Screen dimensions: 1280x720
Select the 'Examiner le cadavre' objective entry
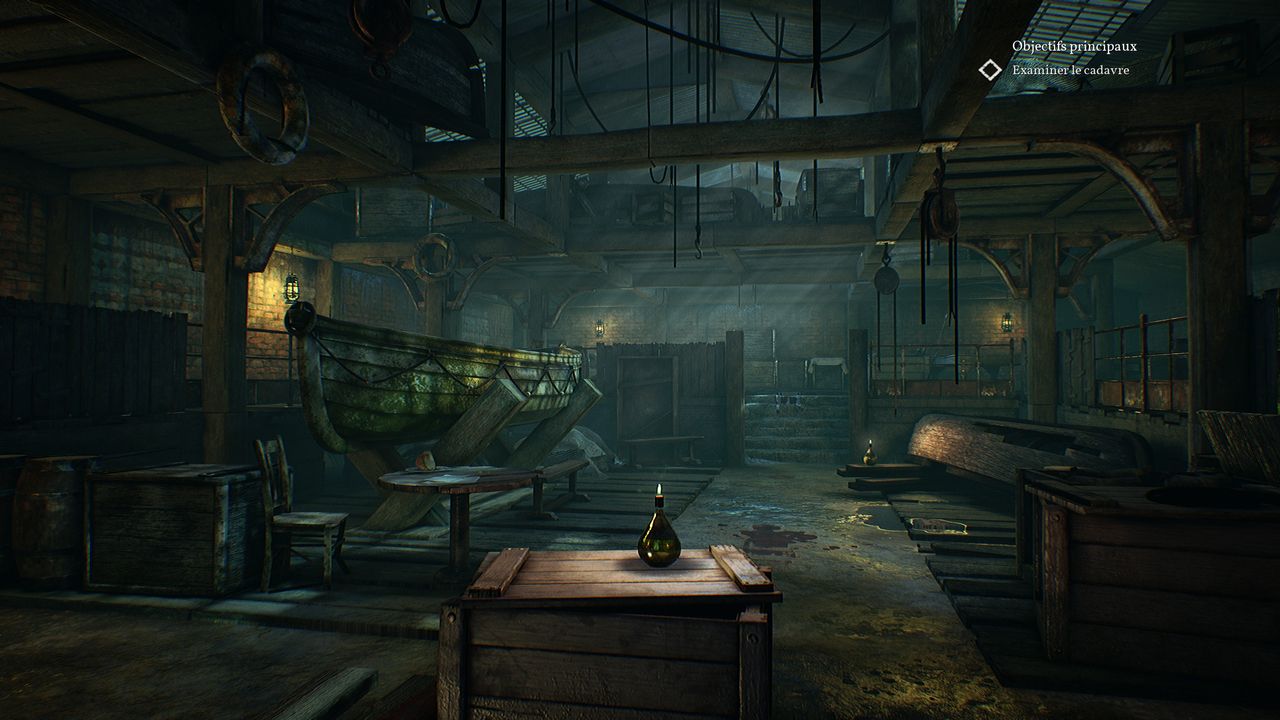click(1070, 70)
